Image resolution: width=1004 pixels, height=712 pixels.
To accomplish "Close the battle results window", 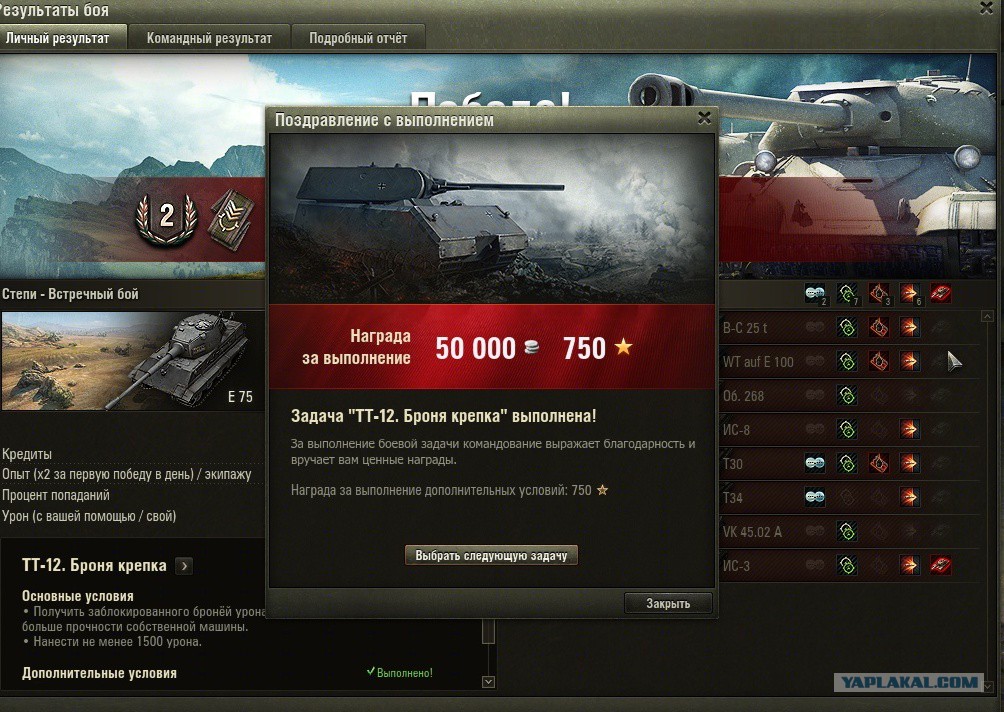I will [986, 8].
